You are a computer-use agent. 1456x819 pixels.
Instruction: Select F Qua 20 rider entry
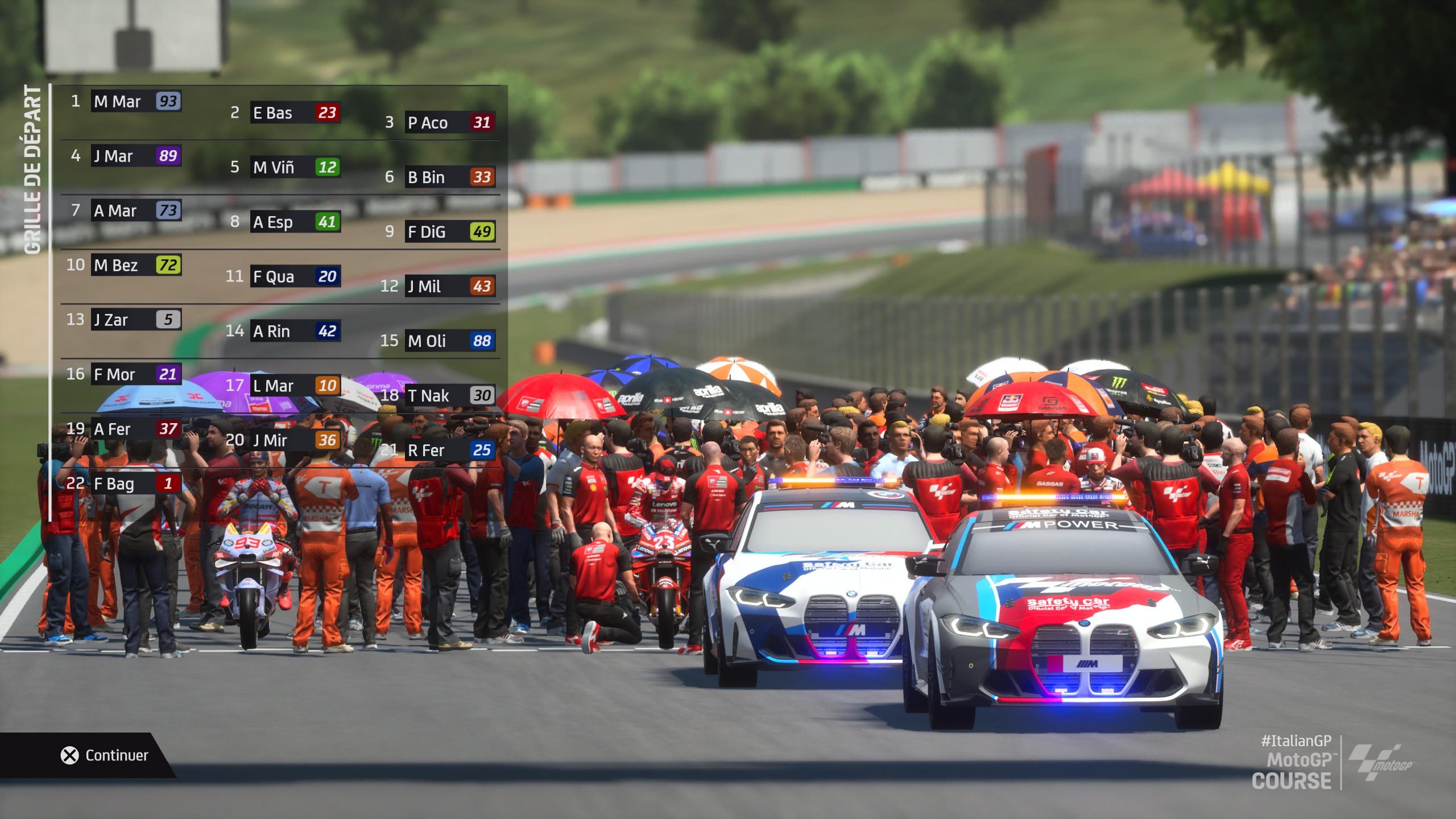pos(295,276)
